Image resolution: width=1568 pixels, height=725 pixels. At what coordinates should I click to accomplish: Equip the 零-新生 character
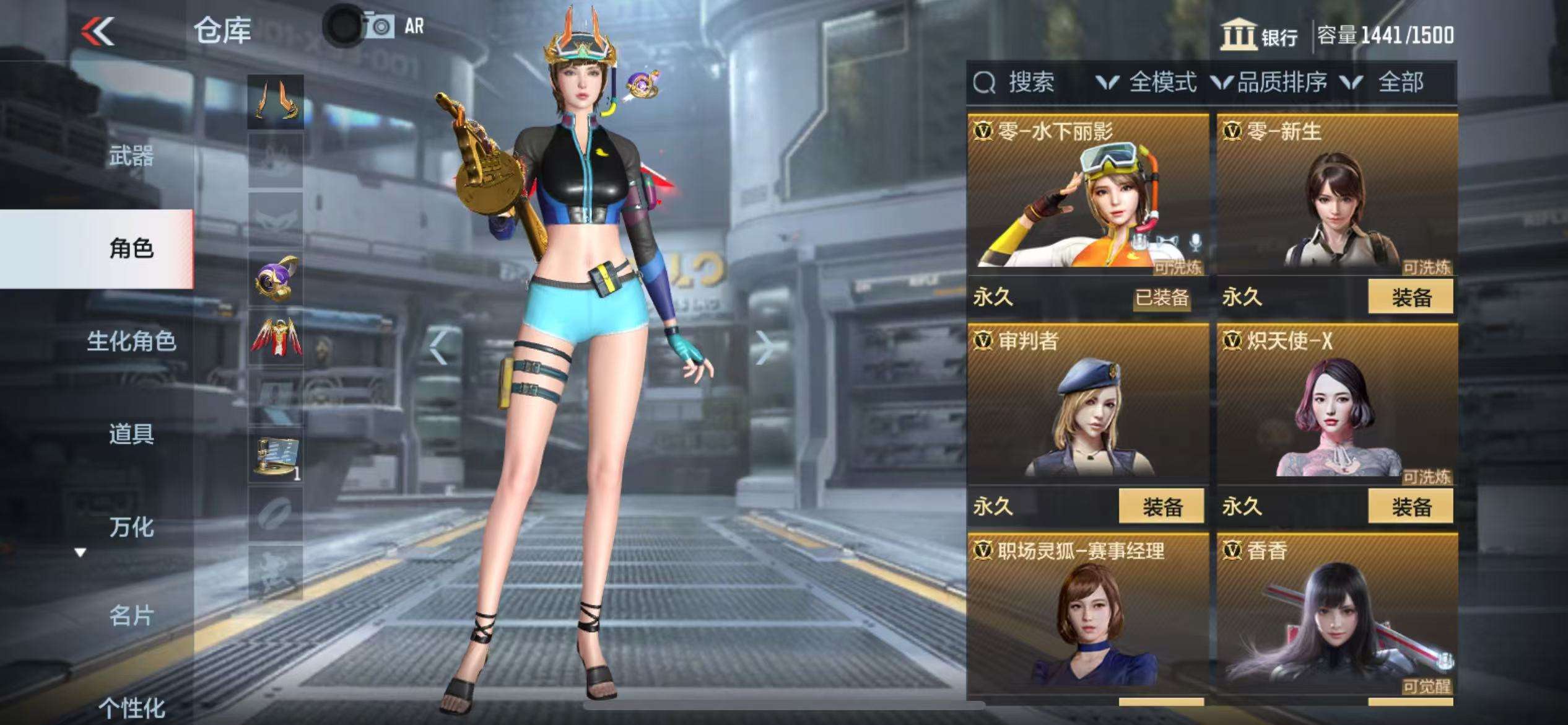tap(1410, 297)
